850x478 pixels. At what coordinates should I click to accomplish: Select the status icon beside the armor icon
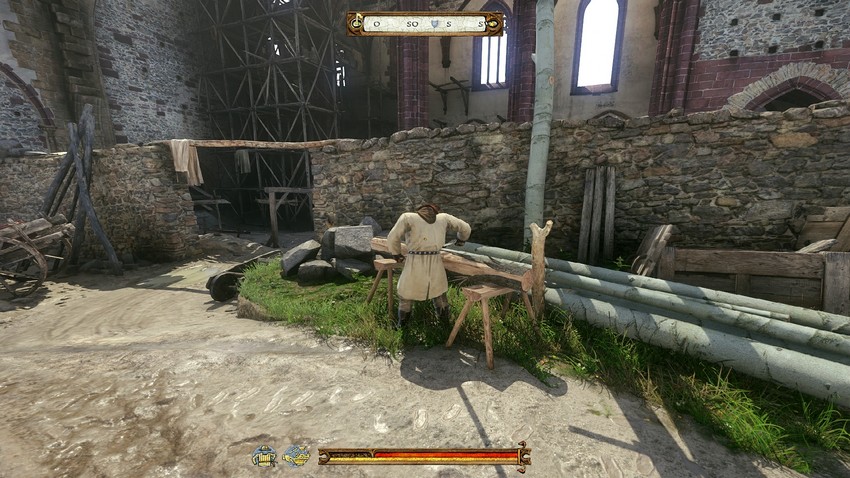[x=296, y=456]
